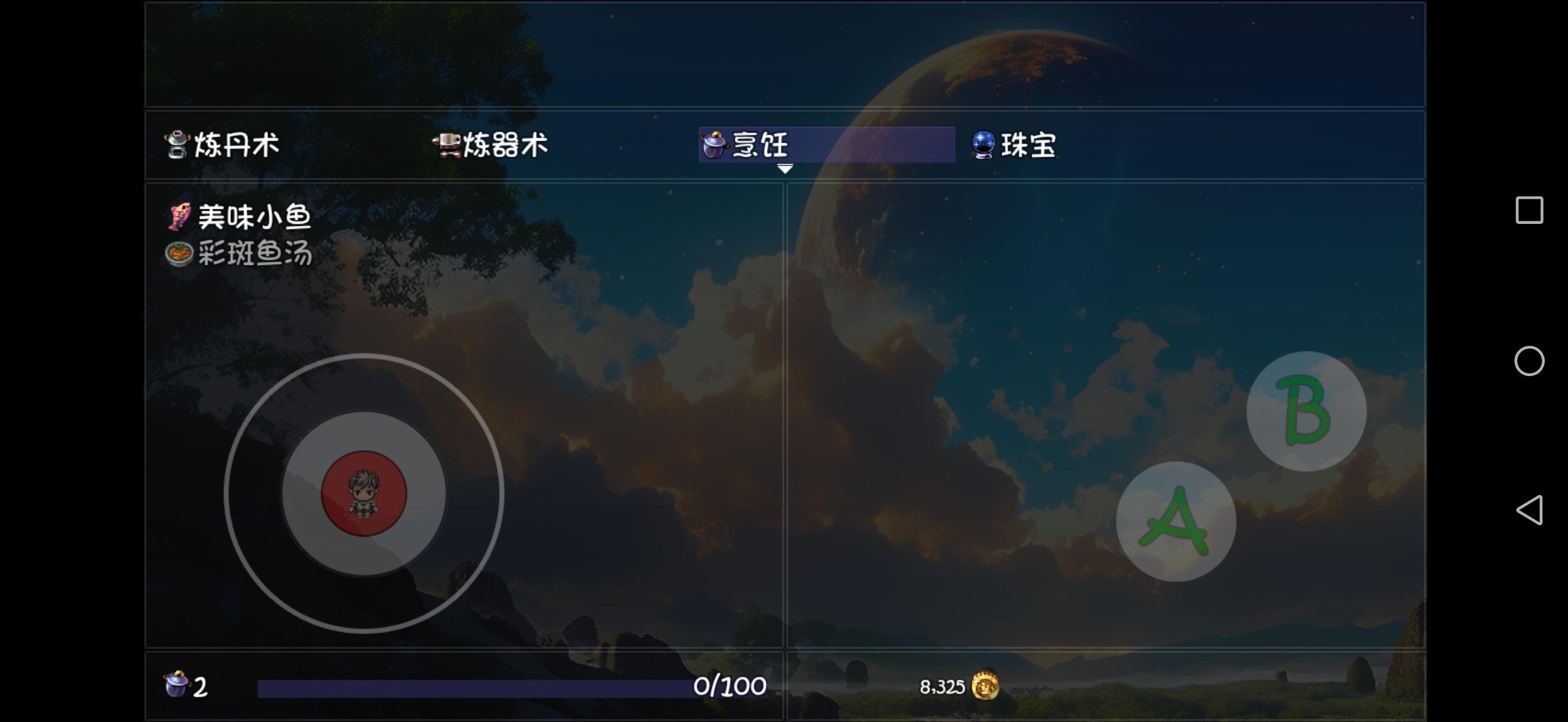Tap the Android recent apps square button
The image size is (1568, 722).
tap(1530, 209)
